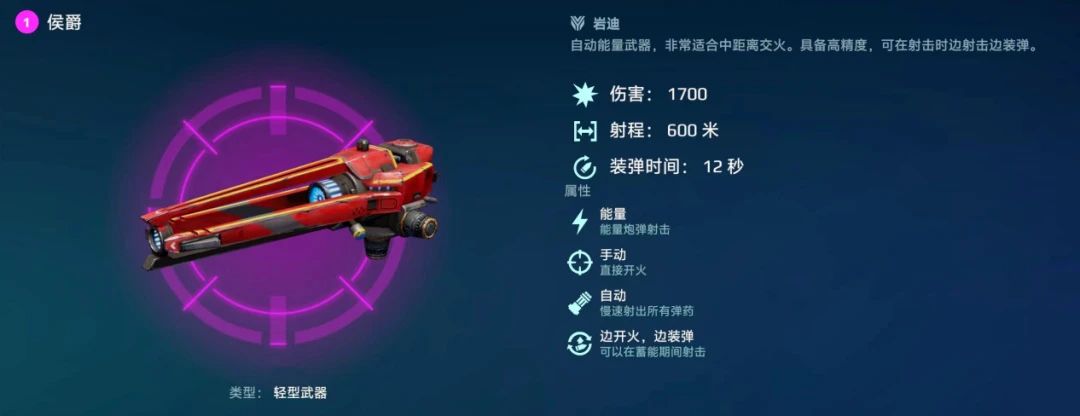Click the 岩迪 manufacturer emblem
1080x416 pixels.
tap(577, 23)
